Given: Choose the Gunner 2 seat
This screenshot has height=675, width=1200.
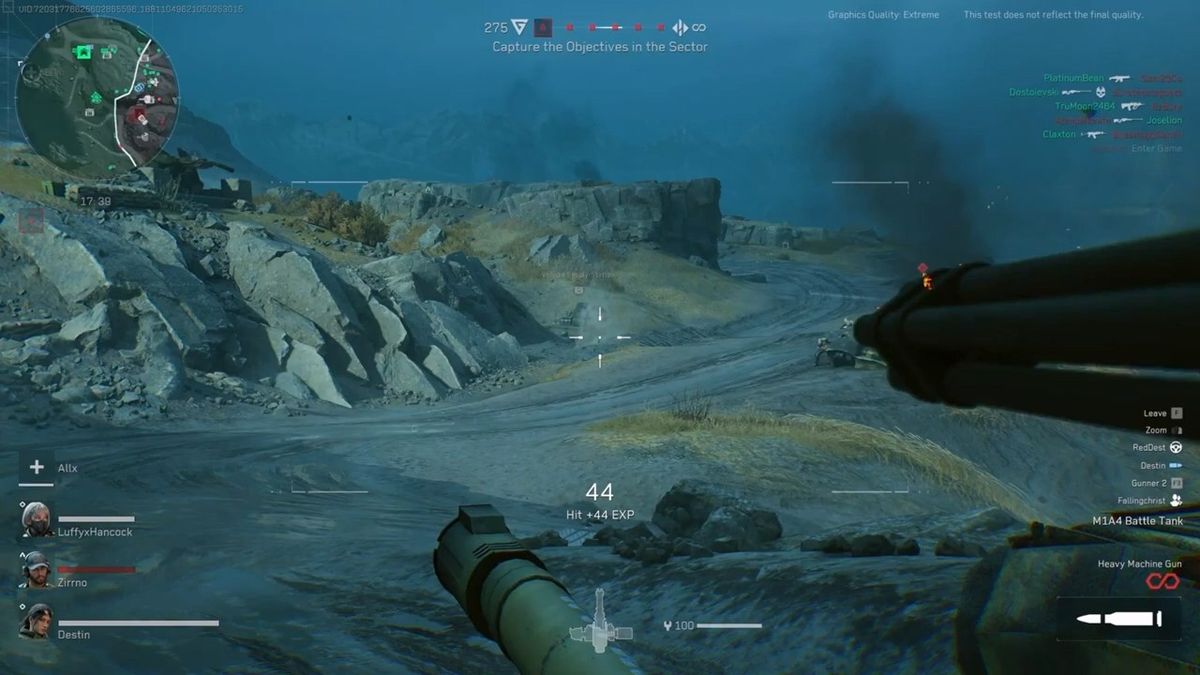Looking at the screenshot, I should click(1176, 483).
